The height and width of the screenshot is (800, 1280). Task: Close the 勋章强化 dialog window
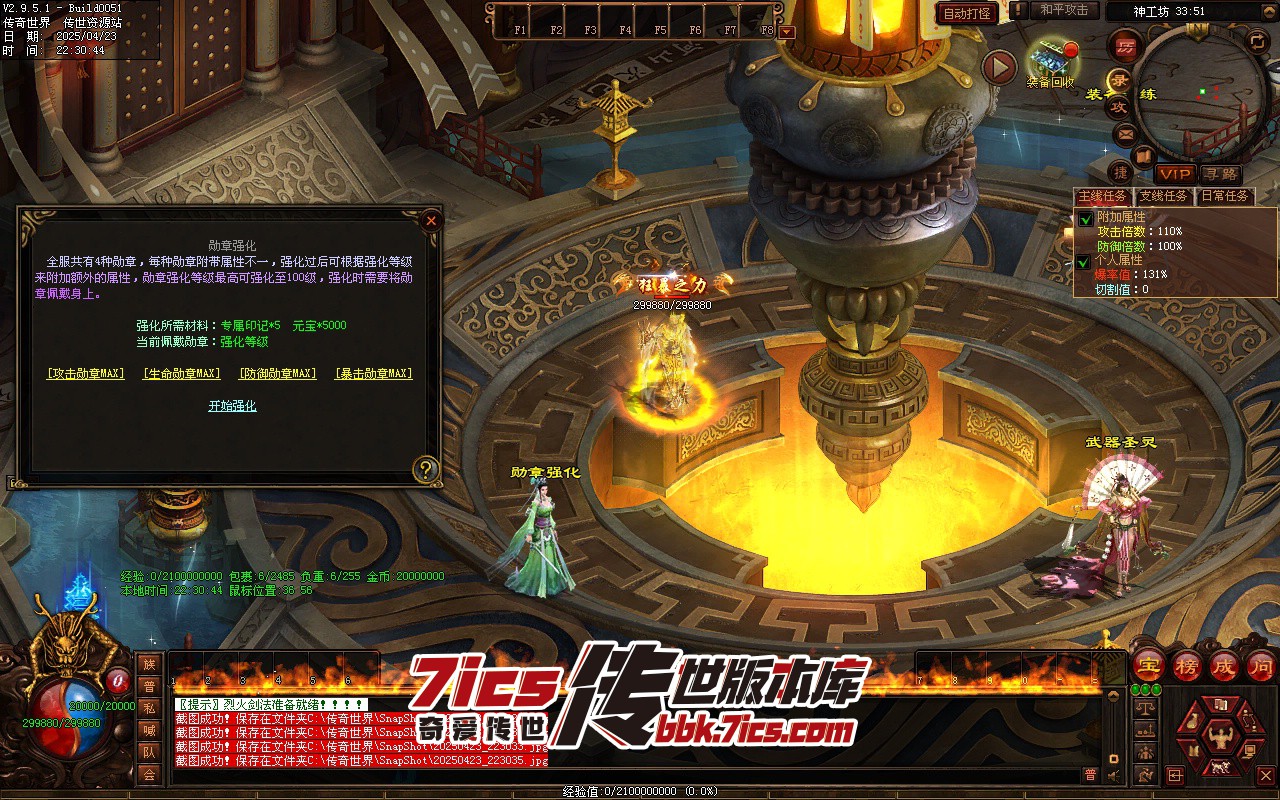point(431,220)
